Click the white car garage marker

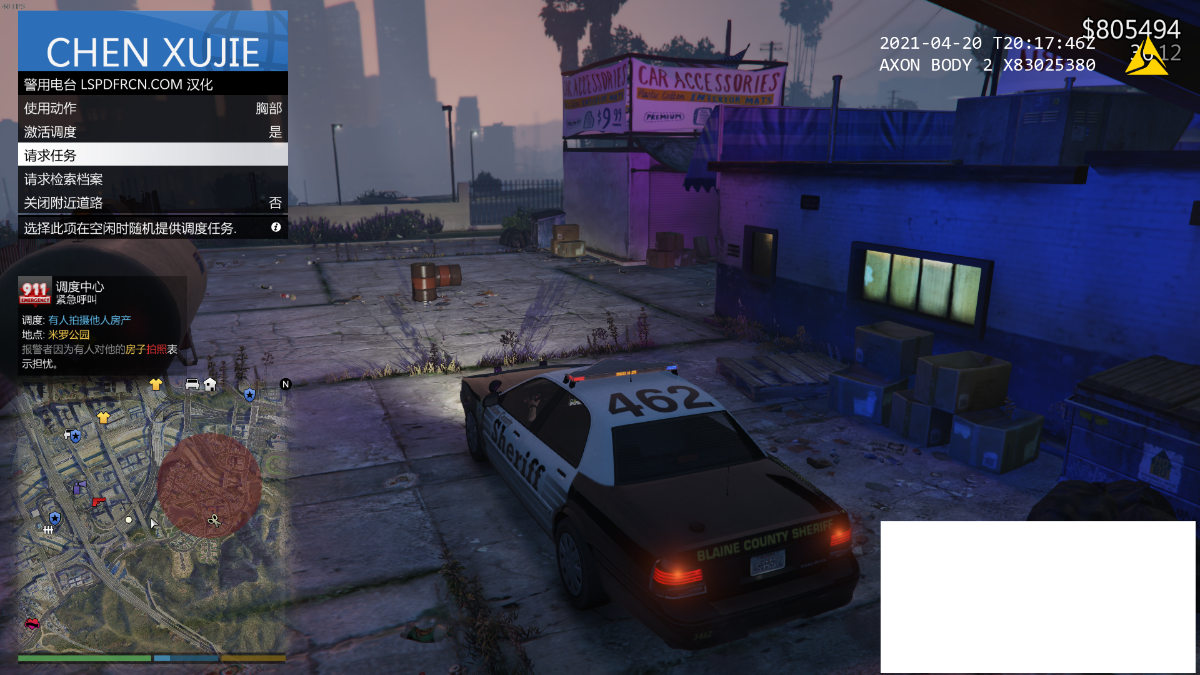pos(192,384)
